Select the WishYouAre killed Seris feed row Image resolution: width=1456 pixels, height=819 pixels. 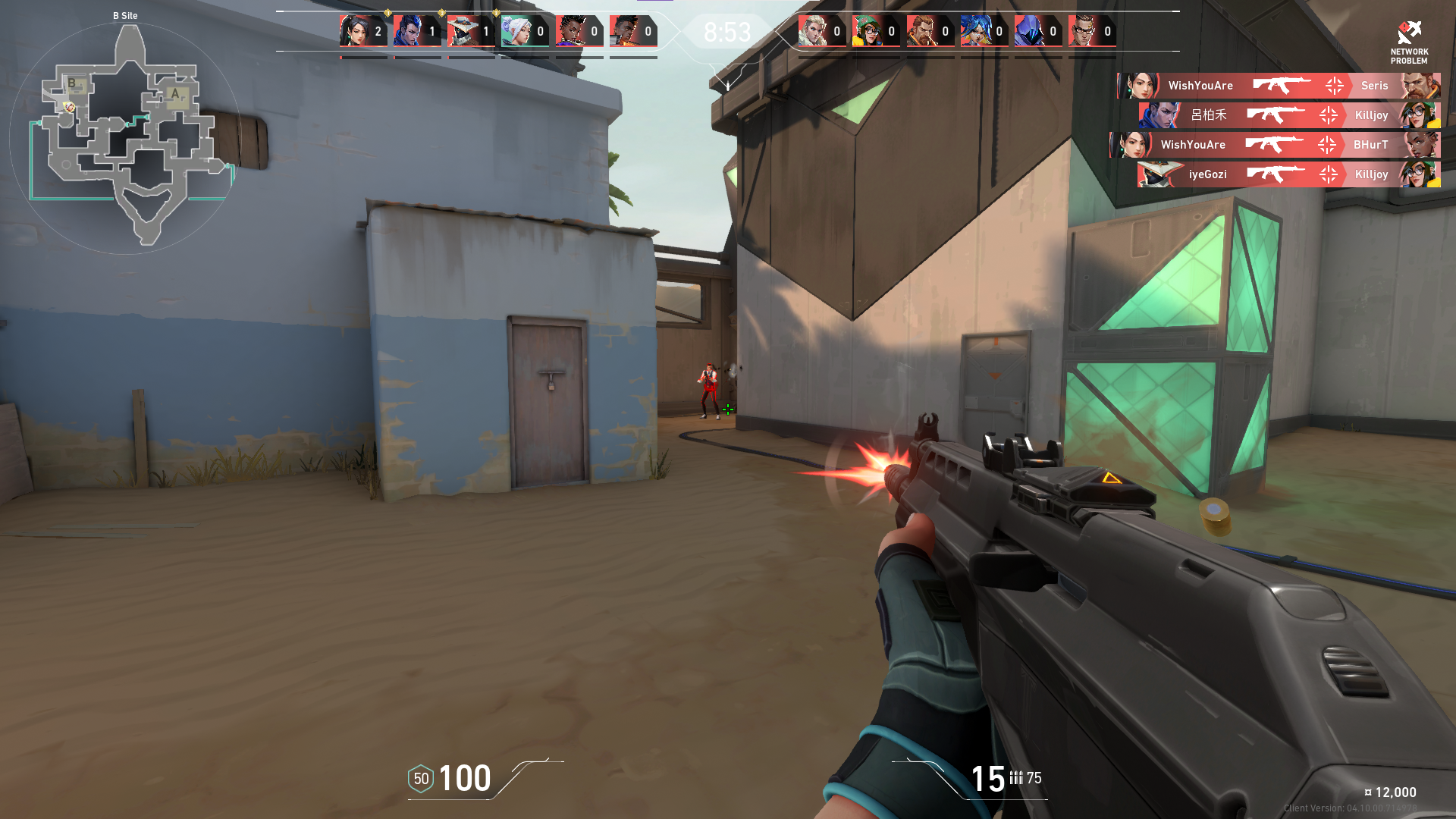pyautogui.click(x=1279, y=86)
